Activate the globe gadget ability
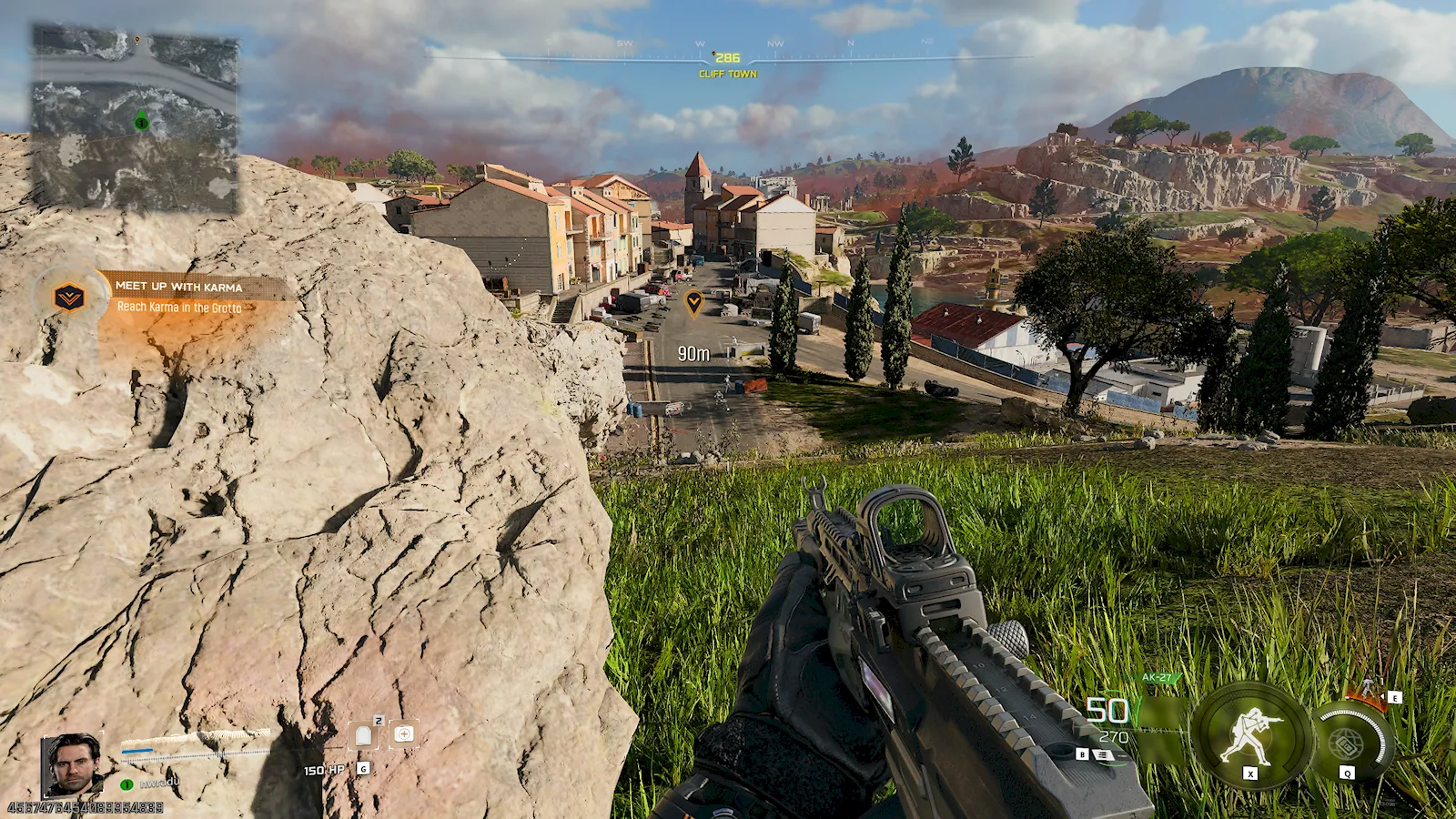1456x819 pixels. click(x=1349, y=743)
